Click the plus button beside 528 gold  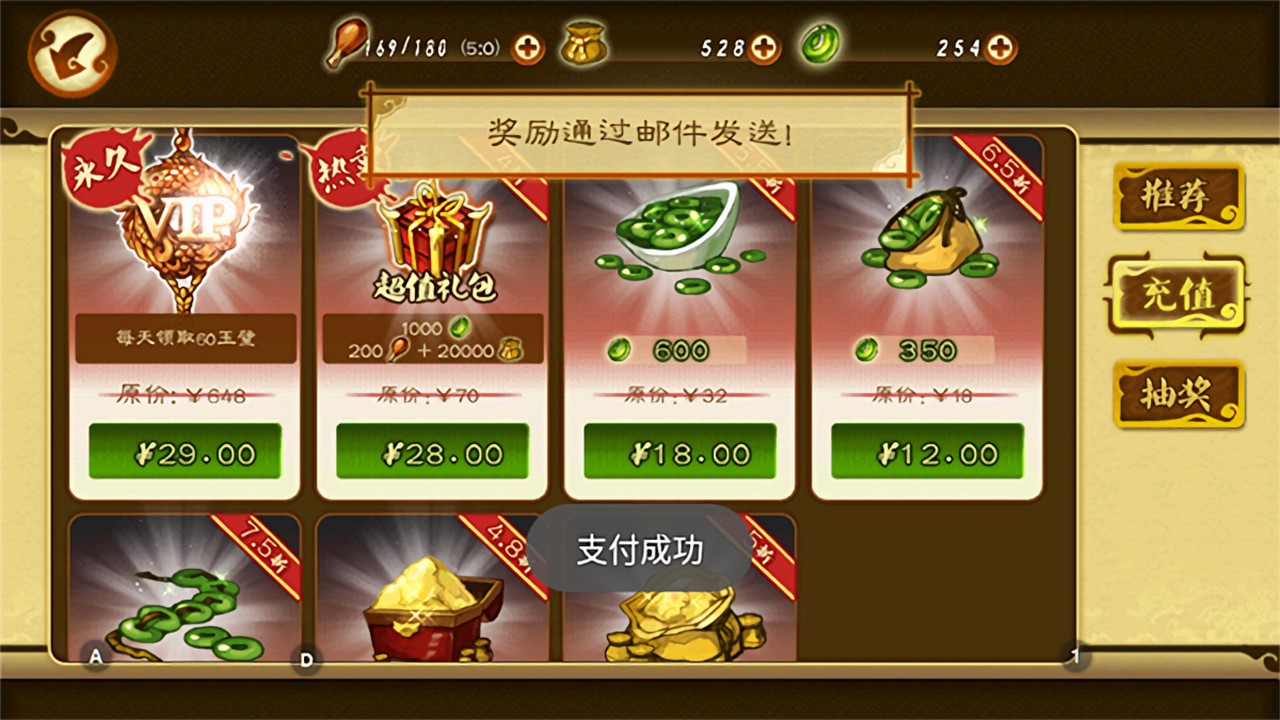coord(765,47)
